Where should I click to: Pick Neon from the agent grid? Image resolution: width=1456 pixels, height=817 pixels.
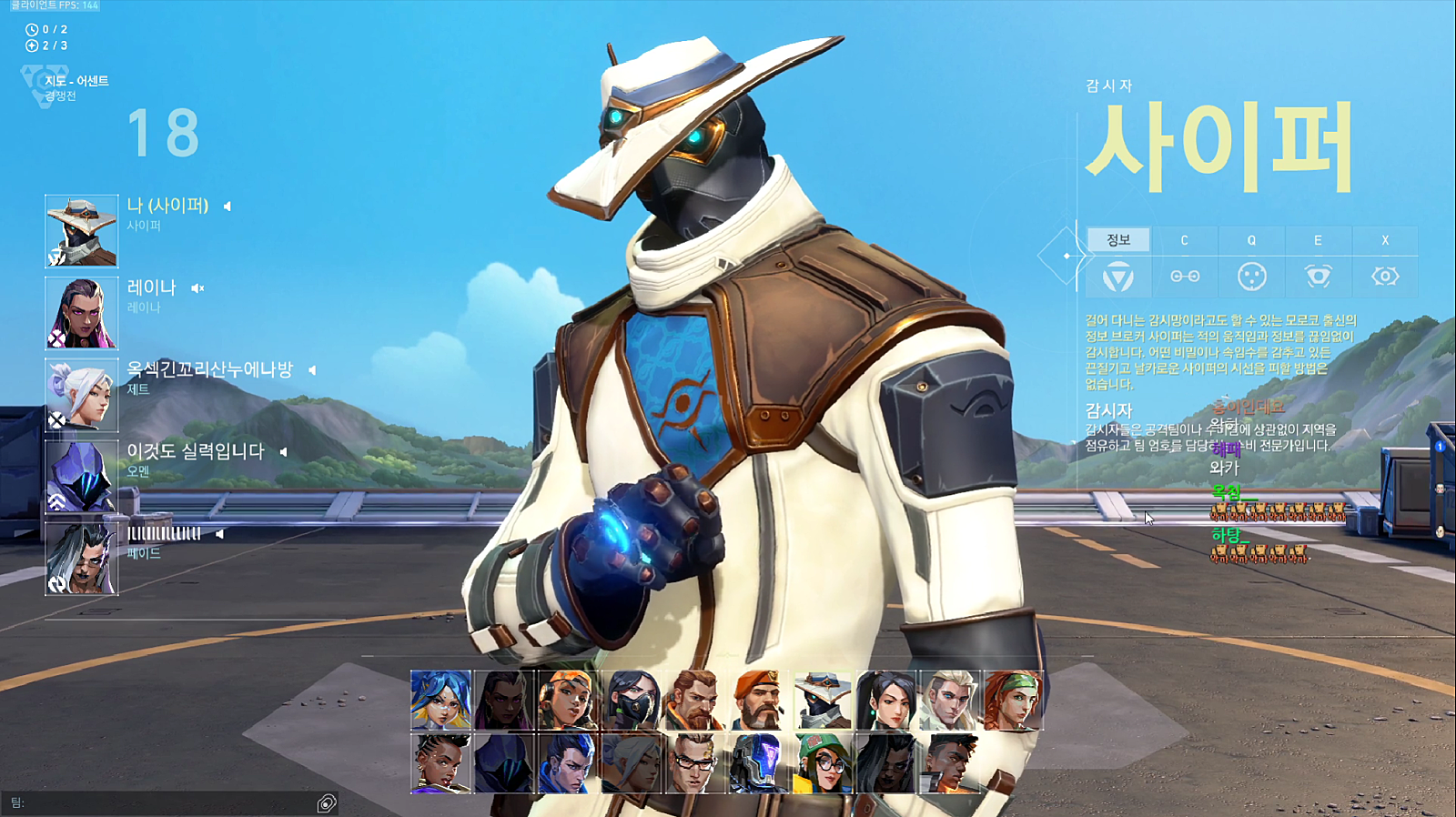pos(441,701)
